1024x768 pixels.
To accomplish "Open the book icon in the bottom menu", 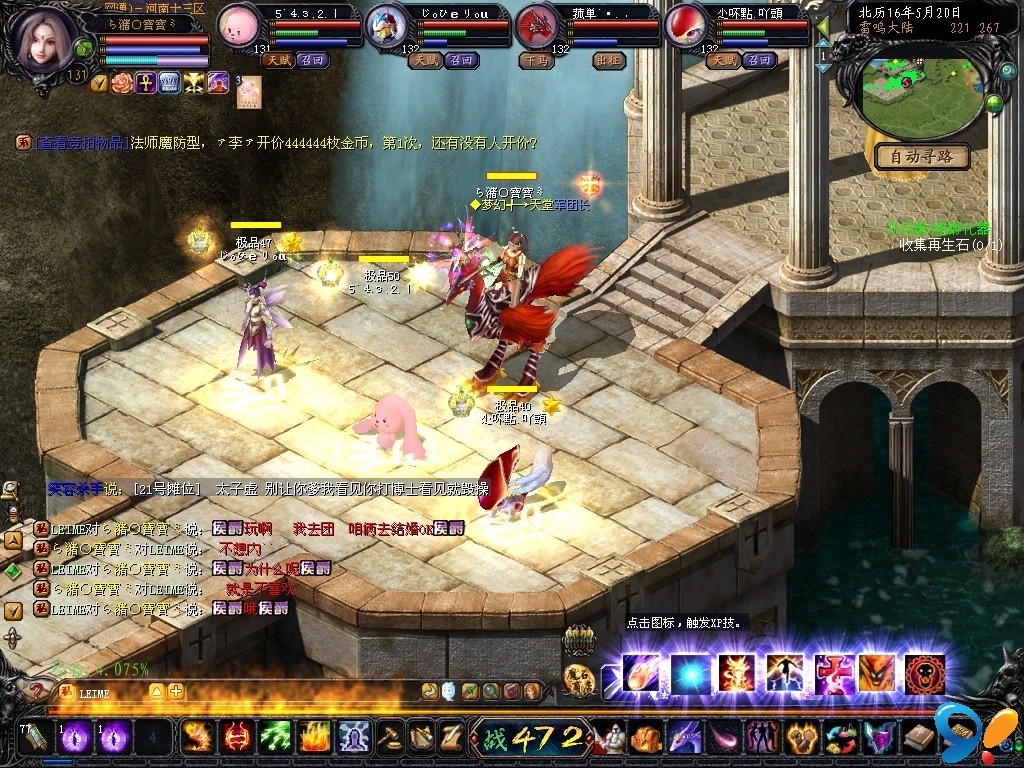I will [x=916, y=738].
